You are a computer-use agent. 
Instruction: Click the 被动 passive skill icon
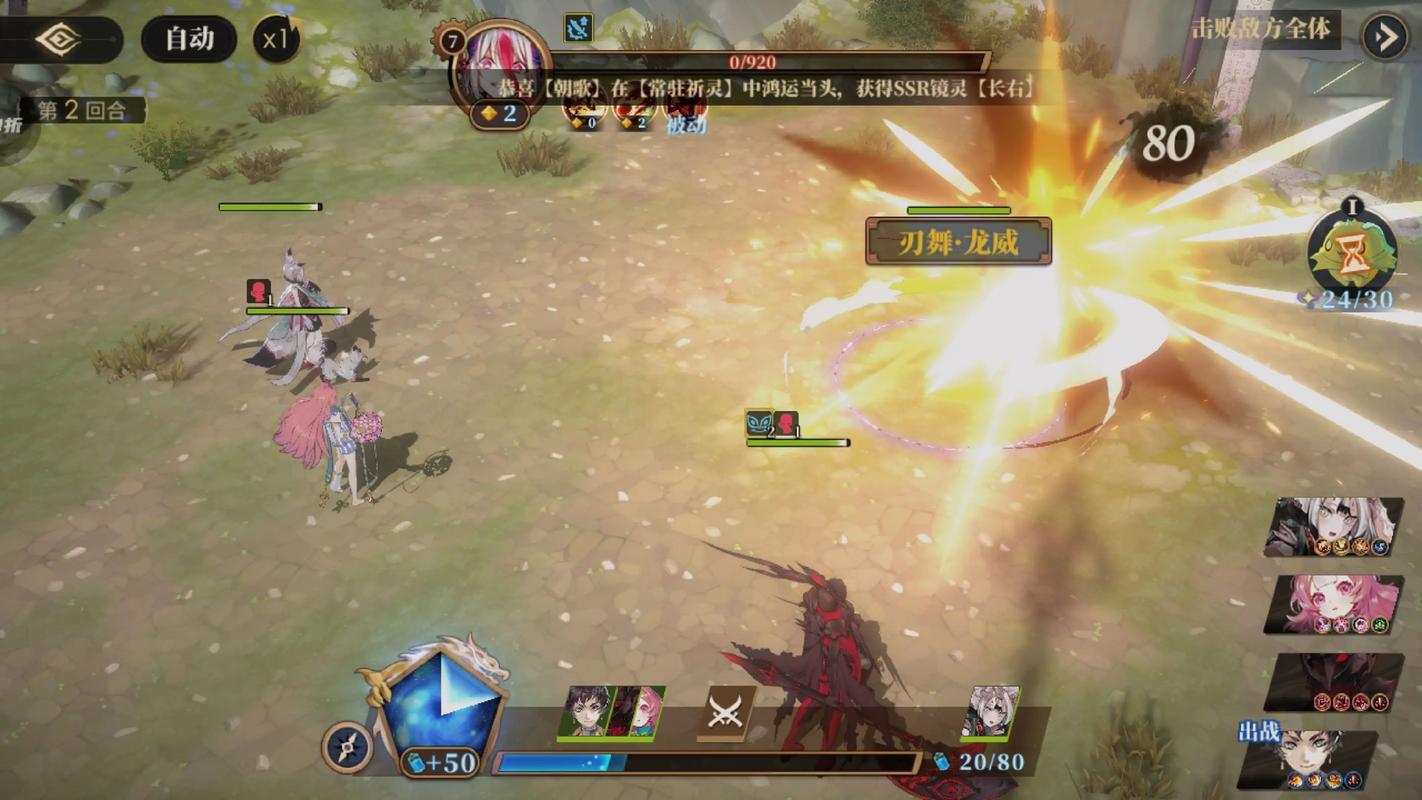(x=686, y=110)
